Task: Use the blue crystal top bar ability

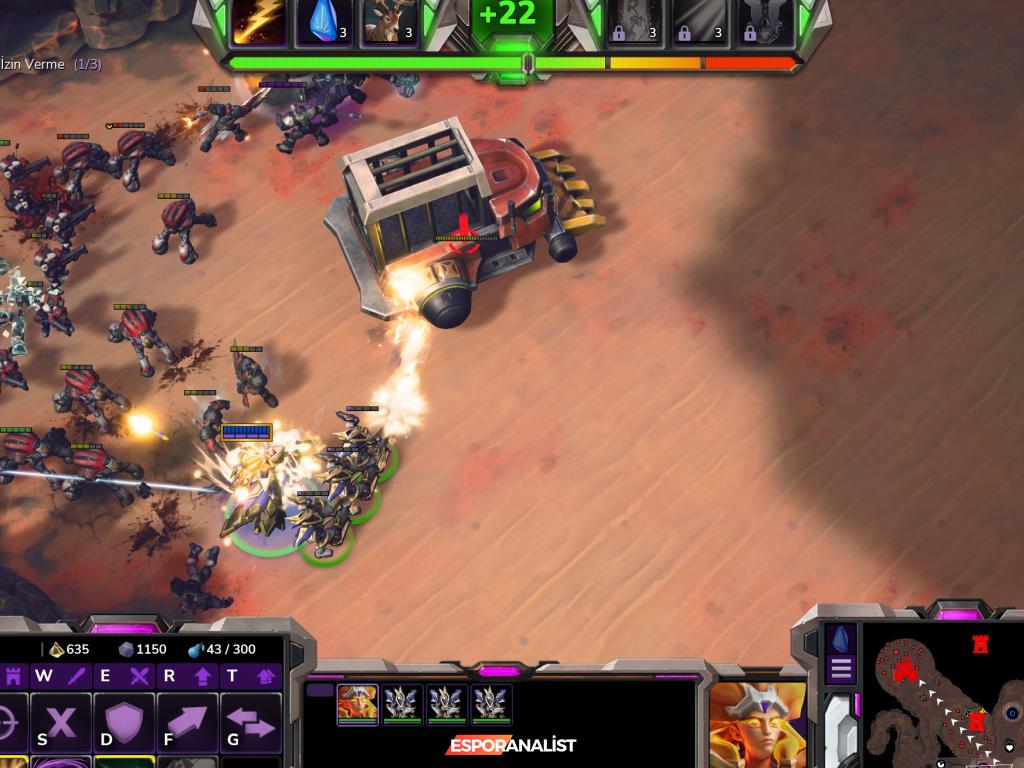Action: tap(322, 22)
